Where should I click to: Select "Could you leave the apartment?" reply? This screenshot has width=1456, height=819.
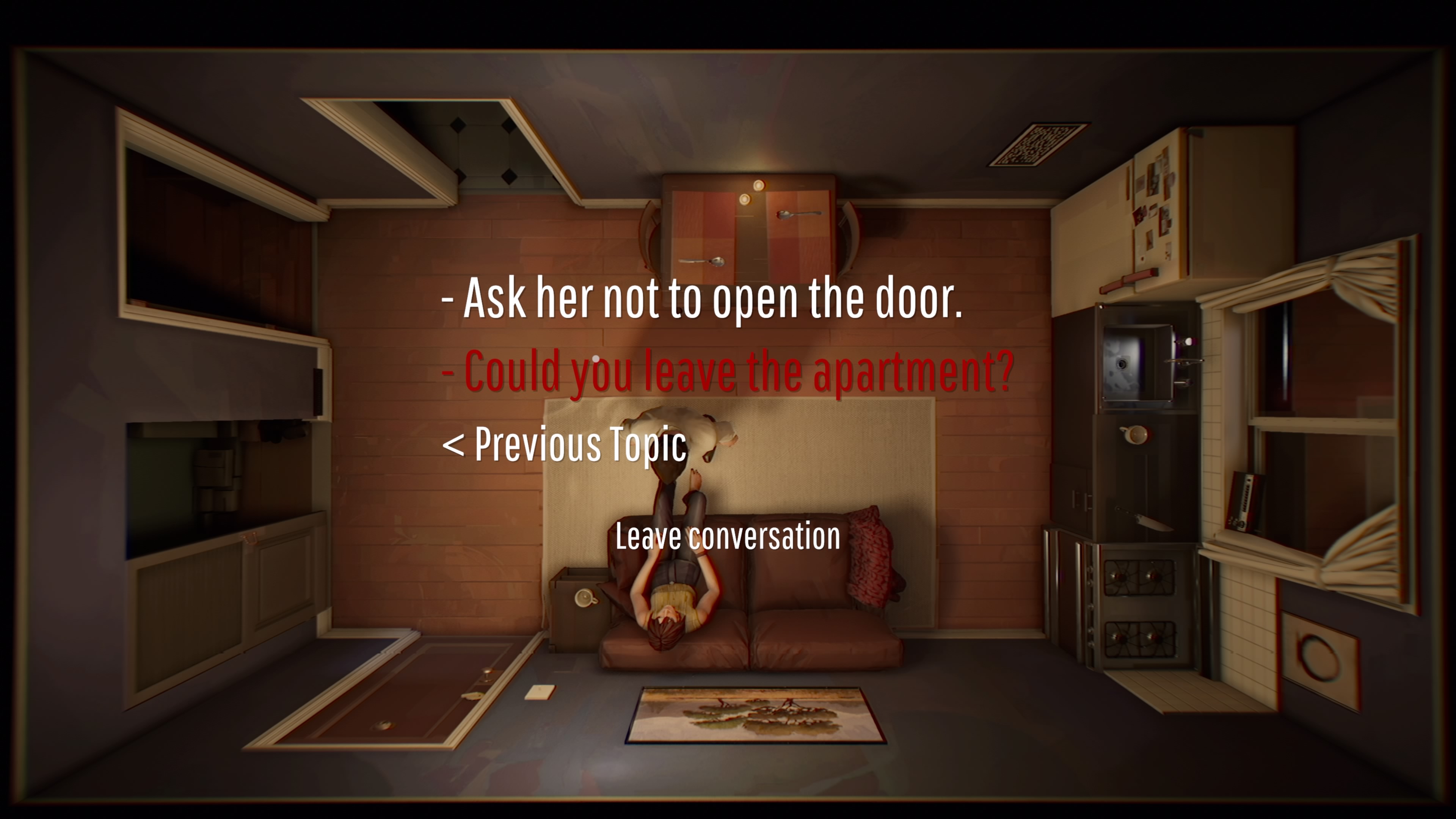click(728, 371)
